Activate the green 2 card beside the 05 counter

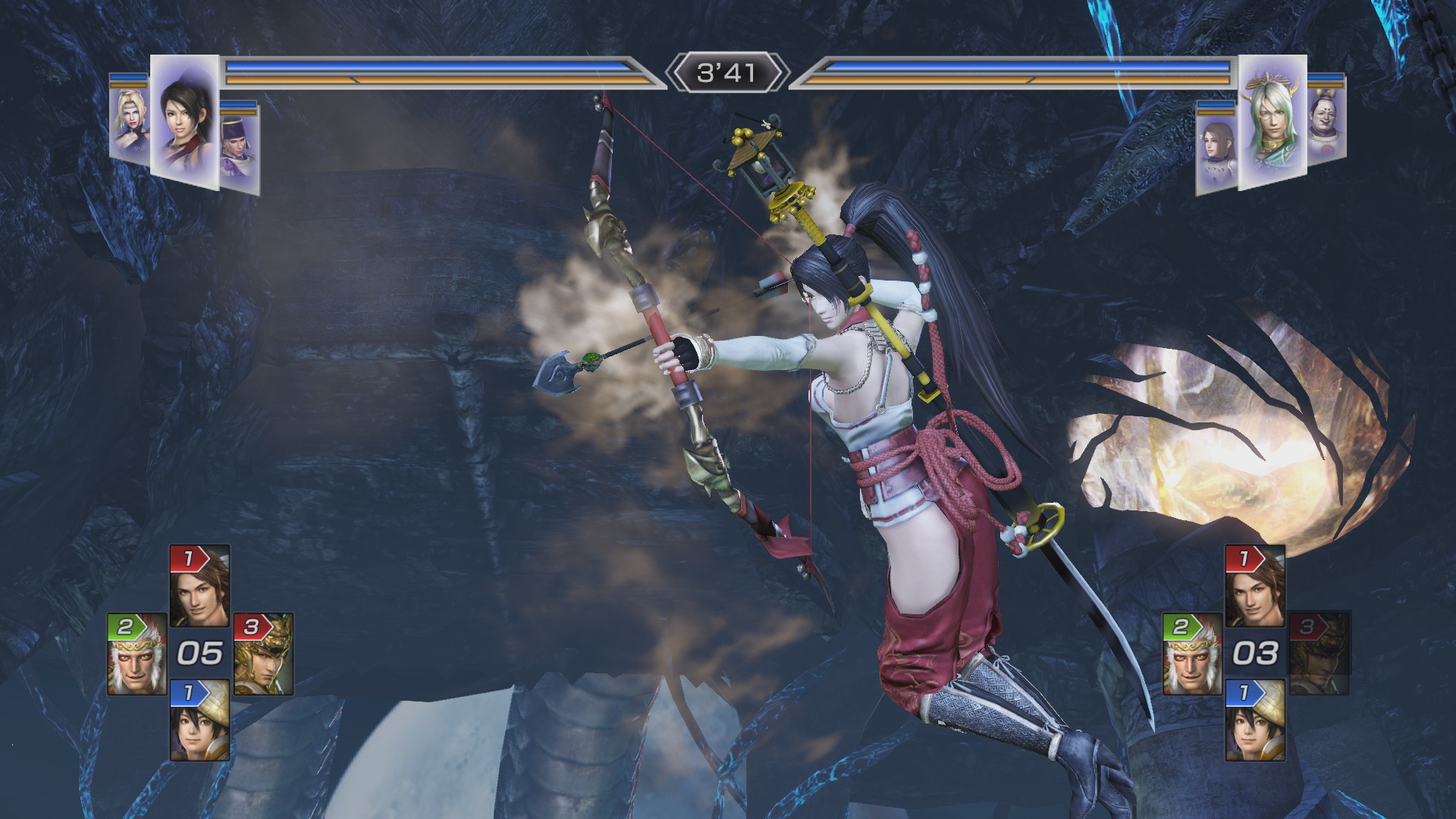[x=137, y=654]
